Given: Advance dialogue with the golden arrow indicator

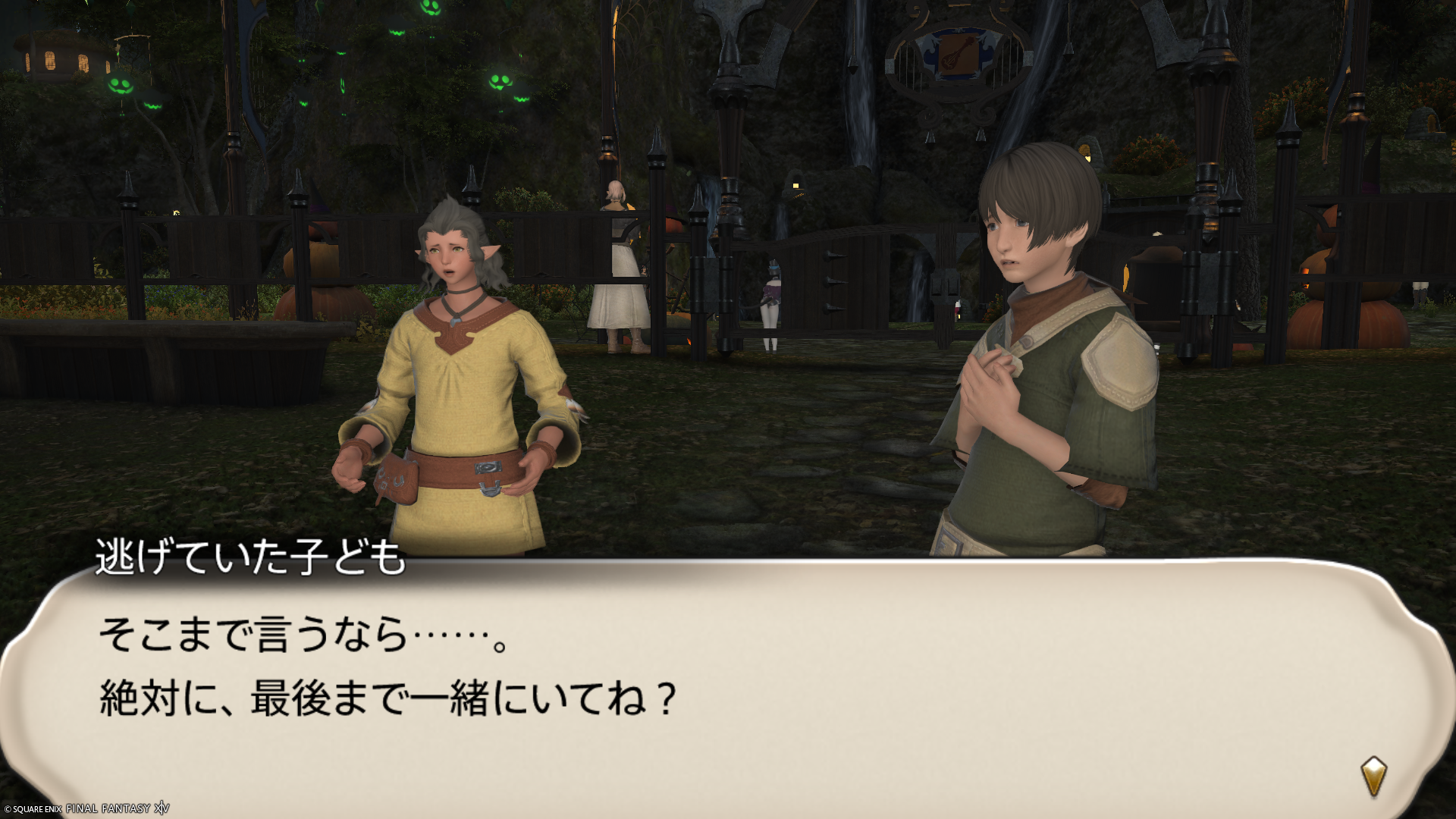Looking at the screenshot, I should 1373,776.
